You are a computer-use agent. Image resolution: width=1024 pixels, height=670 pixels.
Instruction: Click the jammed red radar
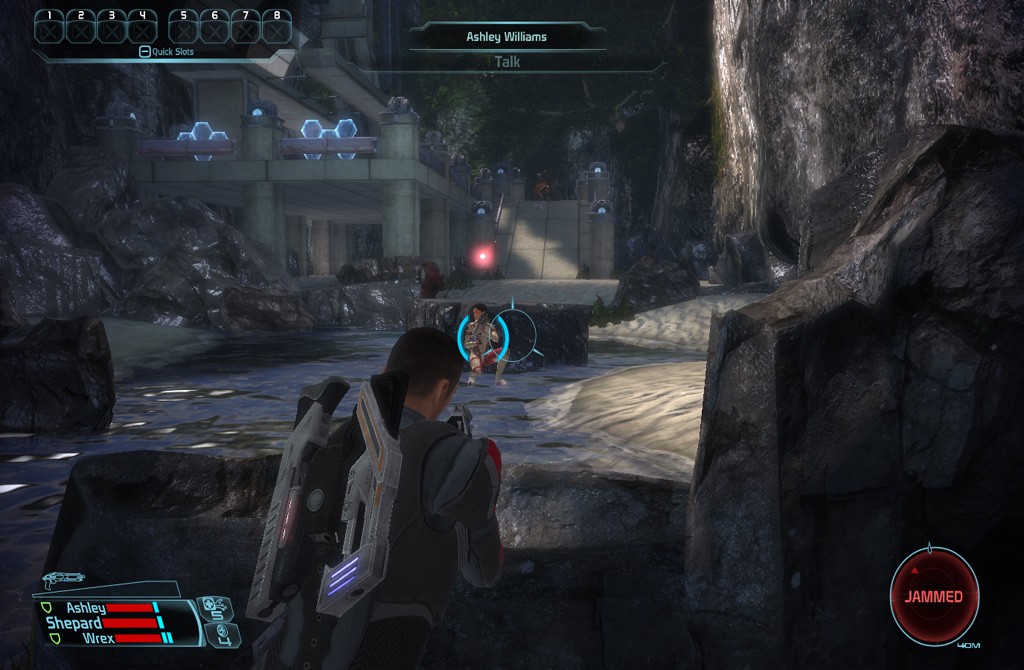click(934, 597)
